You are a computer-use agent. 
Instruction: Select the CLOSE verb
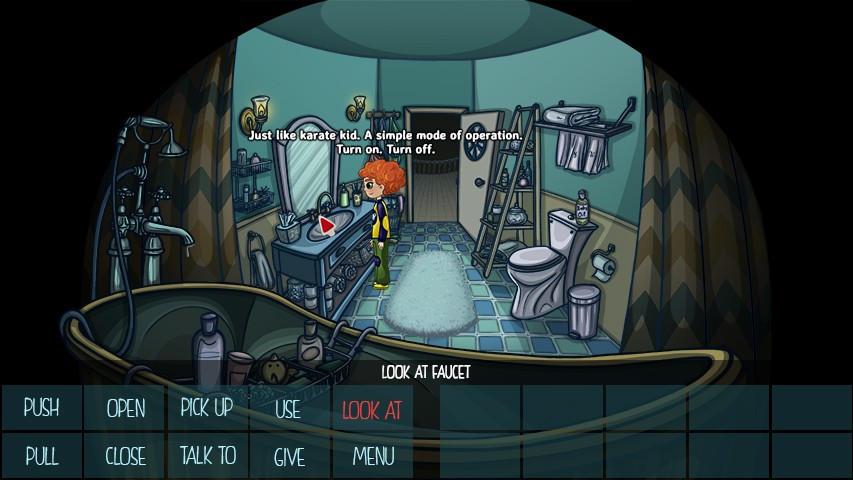(x=125, y=457)
